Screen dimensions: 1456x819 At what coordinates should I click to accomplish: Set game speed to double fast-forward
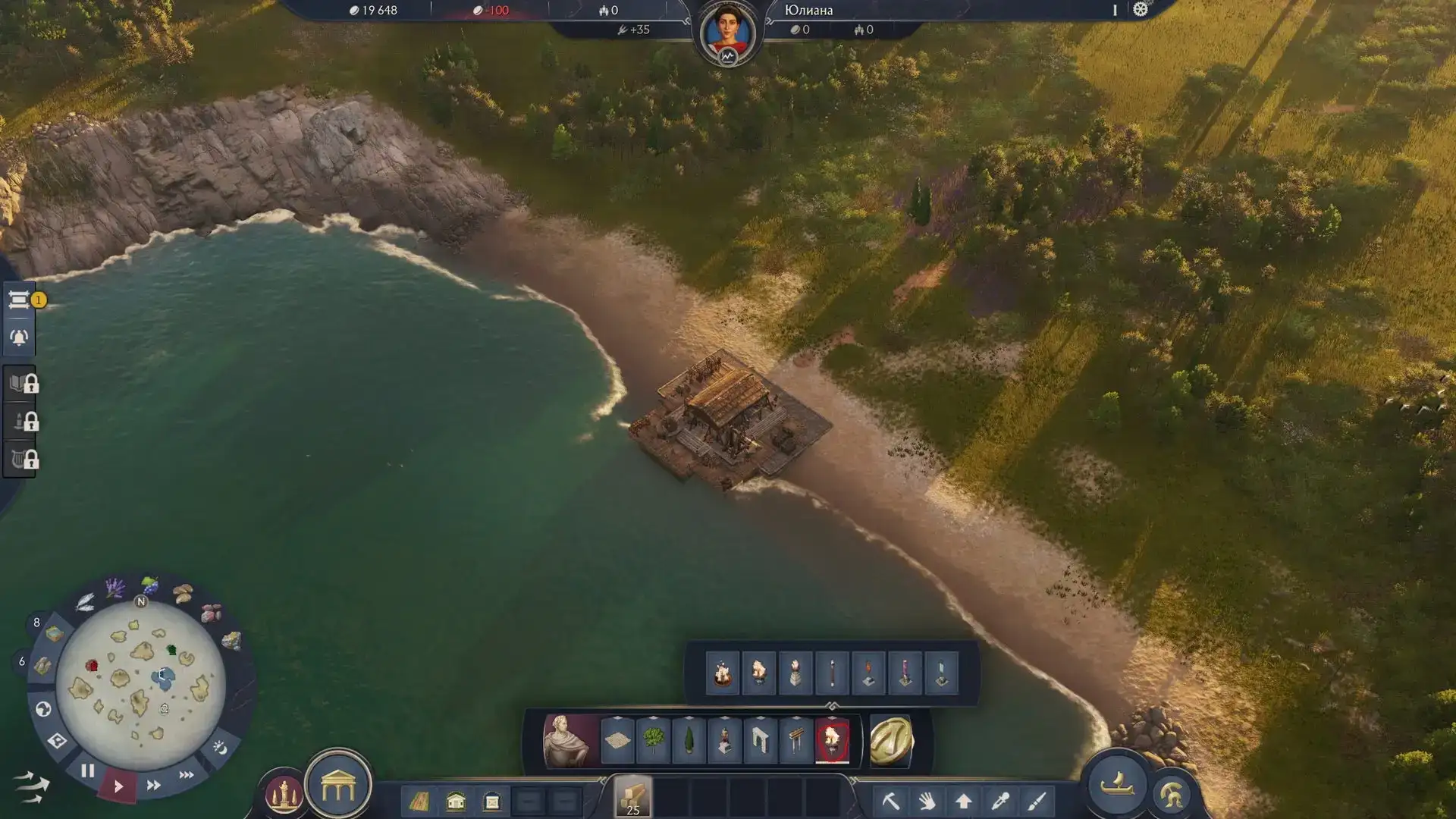click(153, 785)
